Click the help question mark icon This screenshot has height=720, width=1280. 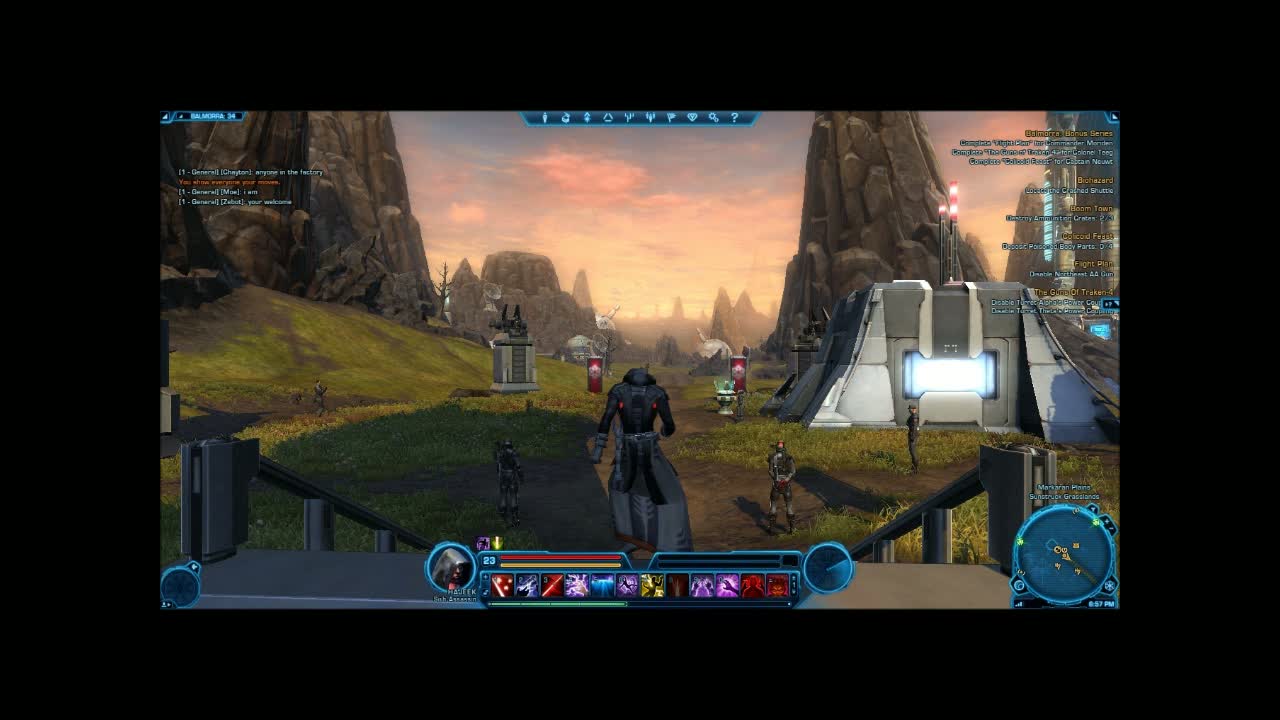coord(735,118)
